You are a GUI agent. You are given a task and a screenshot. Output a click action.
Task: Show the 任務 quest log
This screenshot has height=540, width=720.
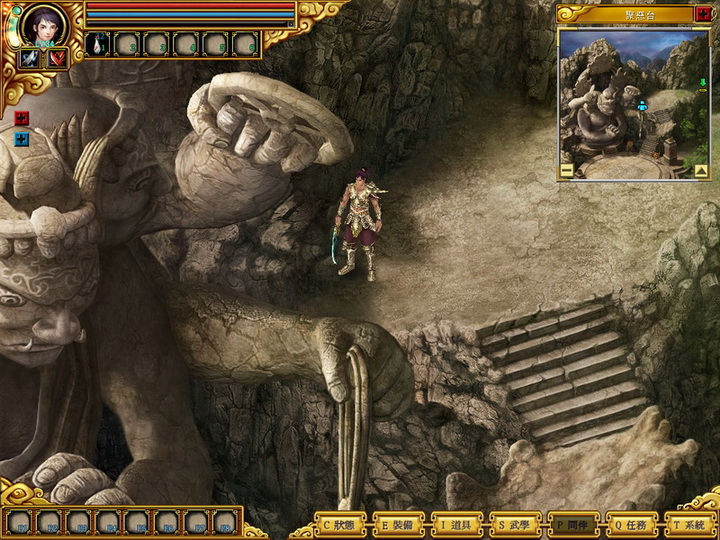click(632, 524)
